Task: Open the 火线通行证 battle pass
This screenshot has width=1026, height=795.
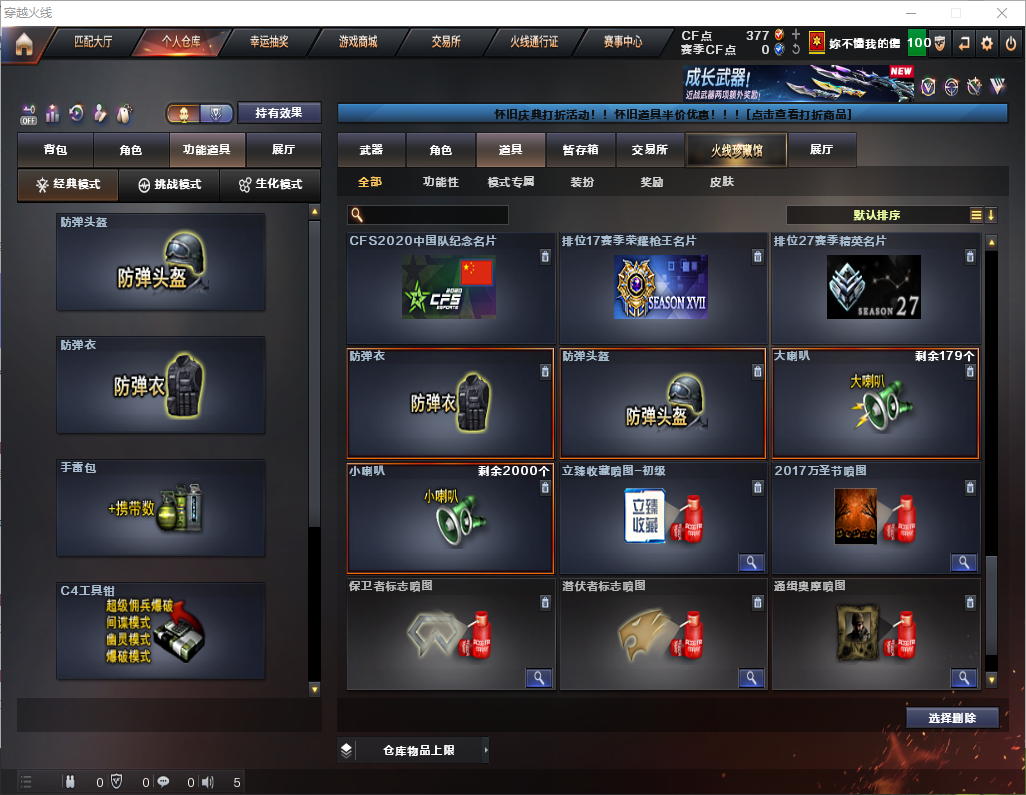Action: pos(534,43)
